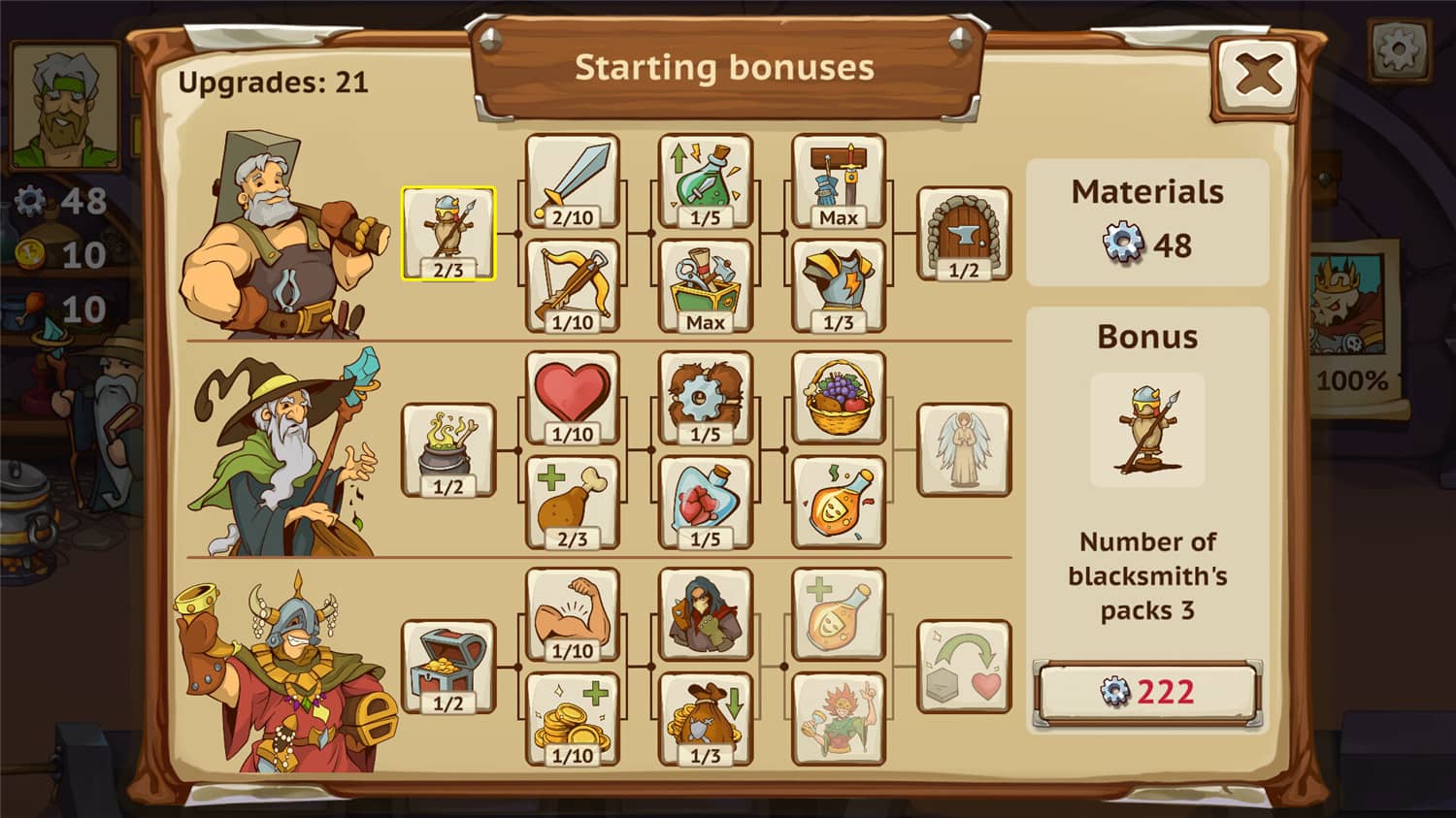
Task: Click the hero portrait in the top left corner
Action: [66, 105]
